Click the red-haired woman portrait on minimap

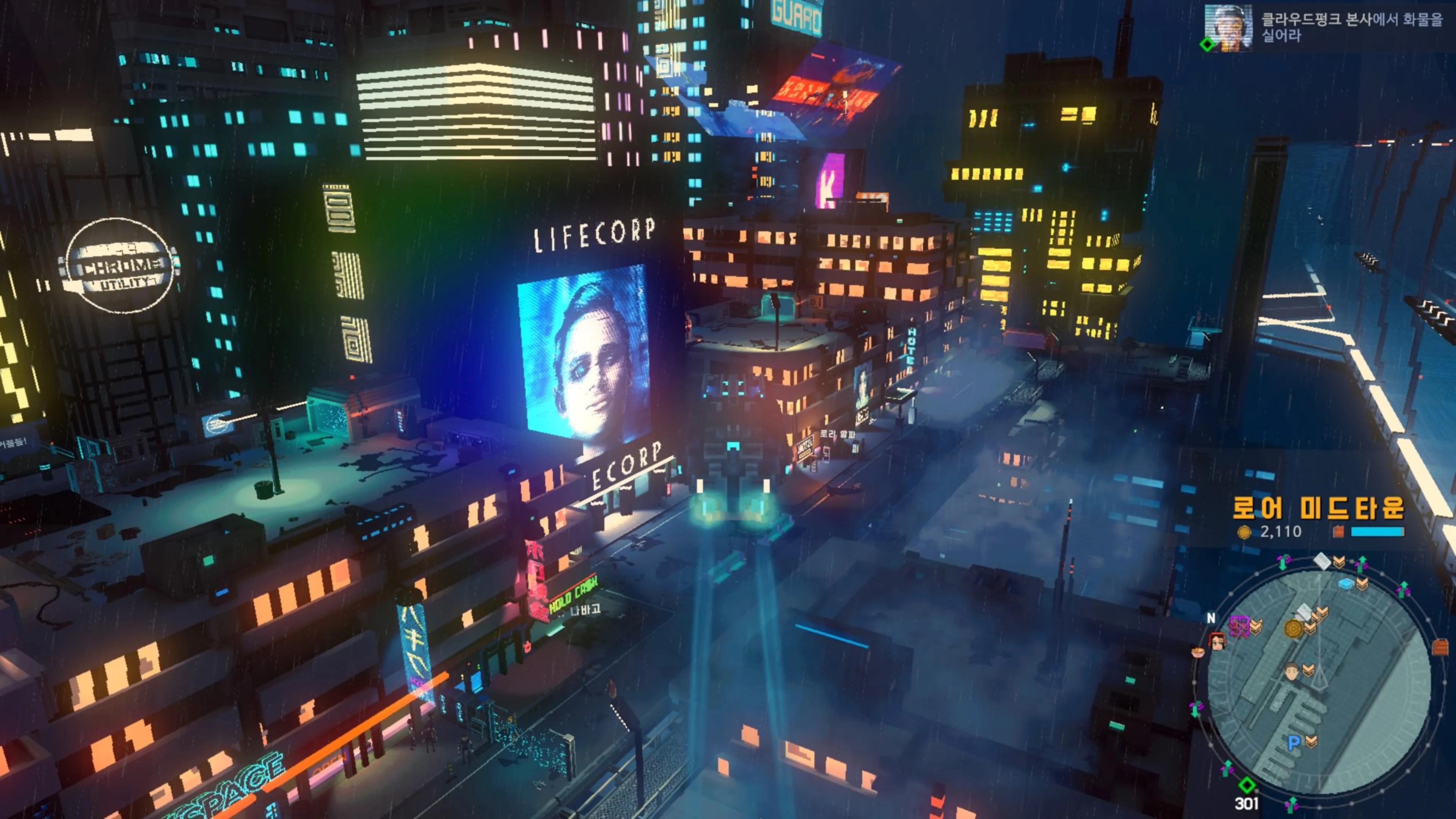pyautogui.click(x=1218, y=642)
